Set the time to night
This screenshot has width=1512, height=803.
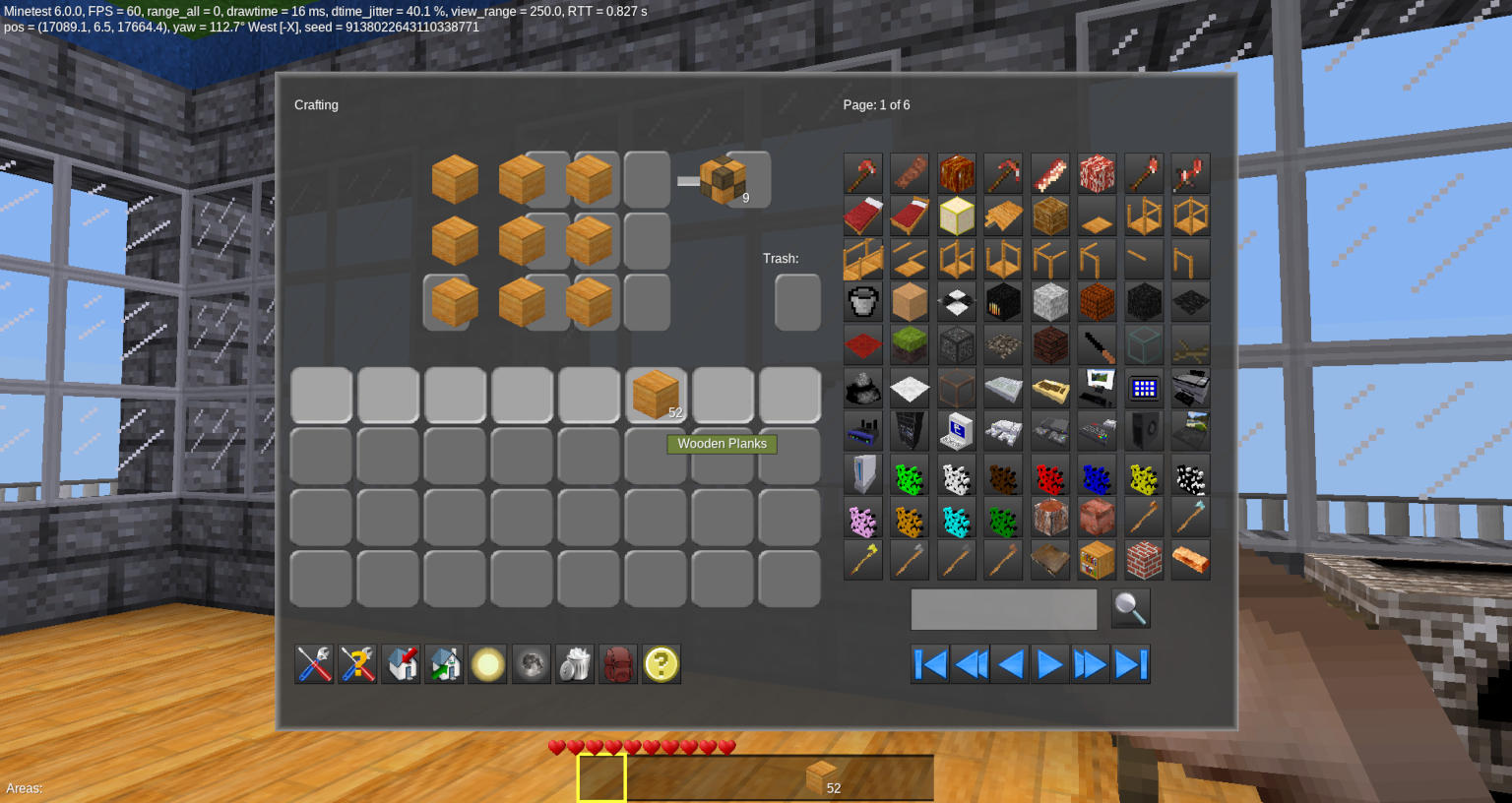click(531, 664)
